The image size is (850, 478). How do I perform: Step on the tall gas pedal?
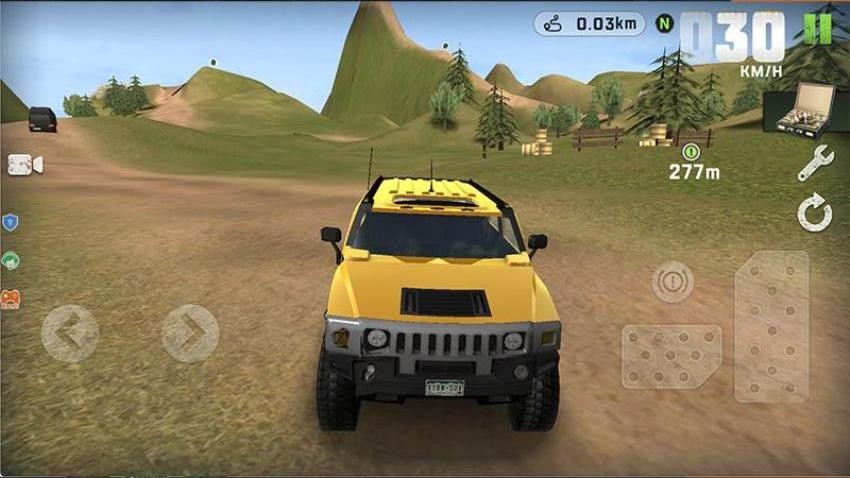(x=771, y=326)
